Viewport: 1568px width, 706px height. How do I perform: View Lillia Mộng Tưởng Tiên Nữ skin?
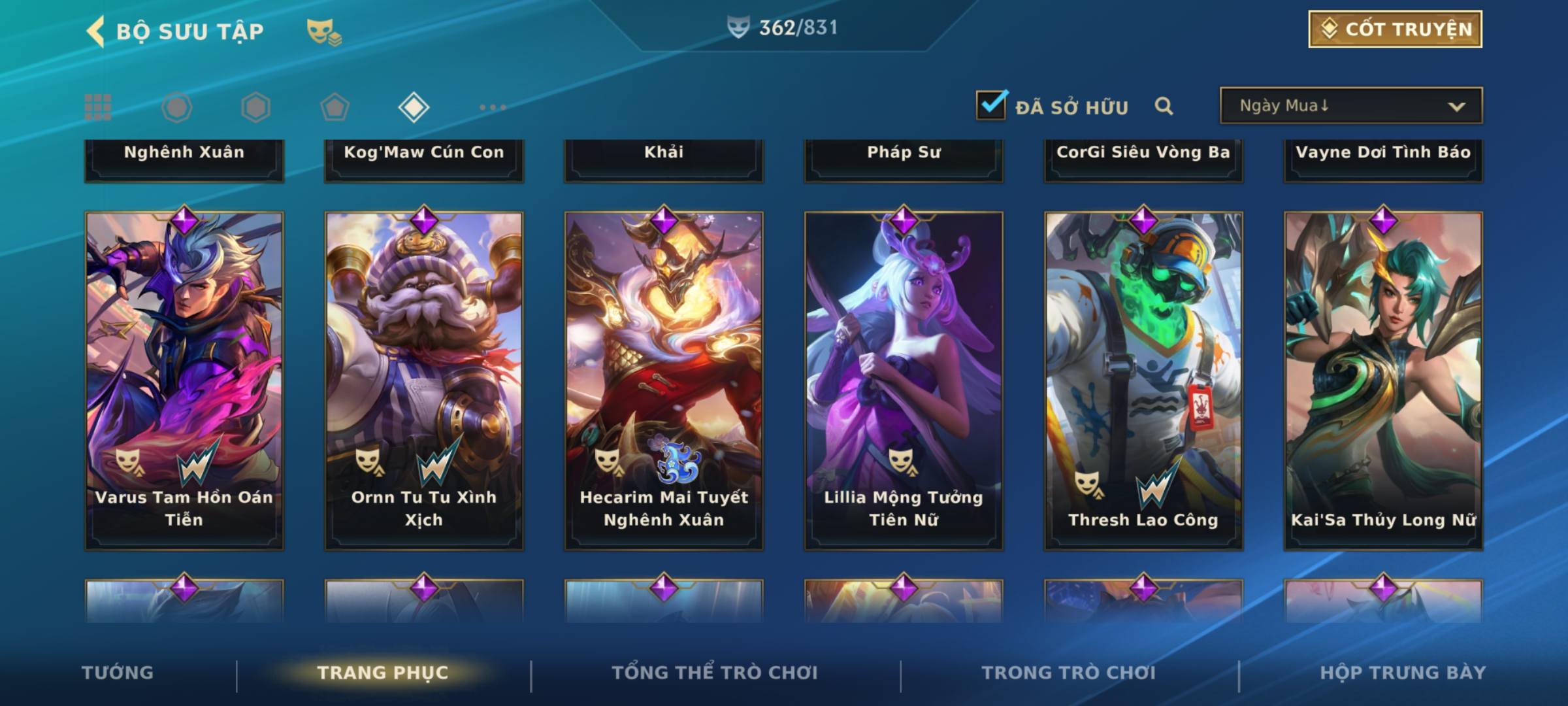click(904, 380)
